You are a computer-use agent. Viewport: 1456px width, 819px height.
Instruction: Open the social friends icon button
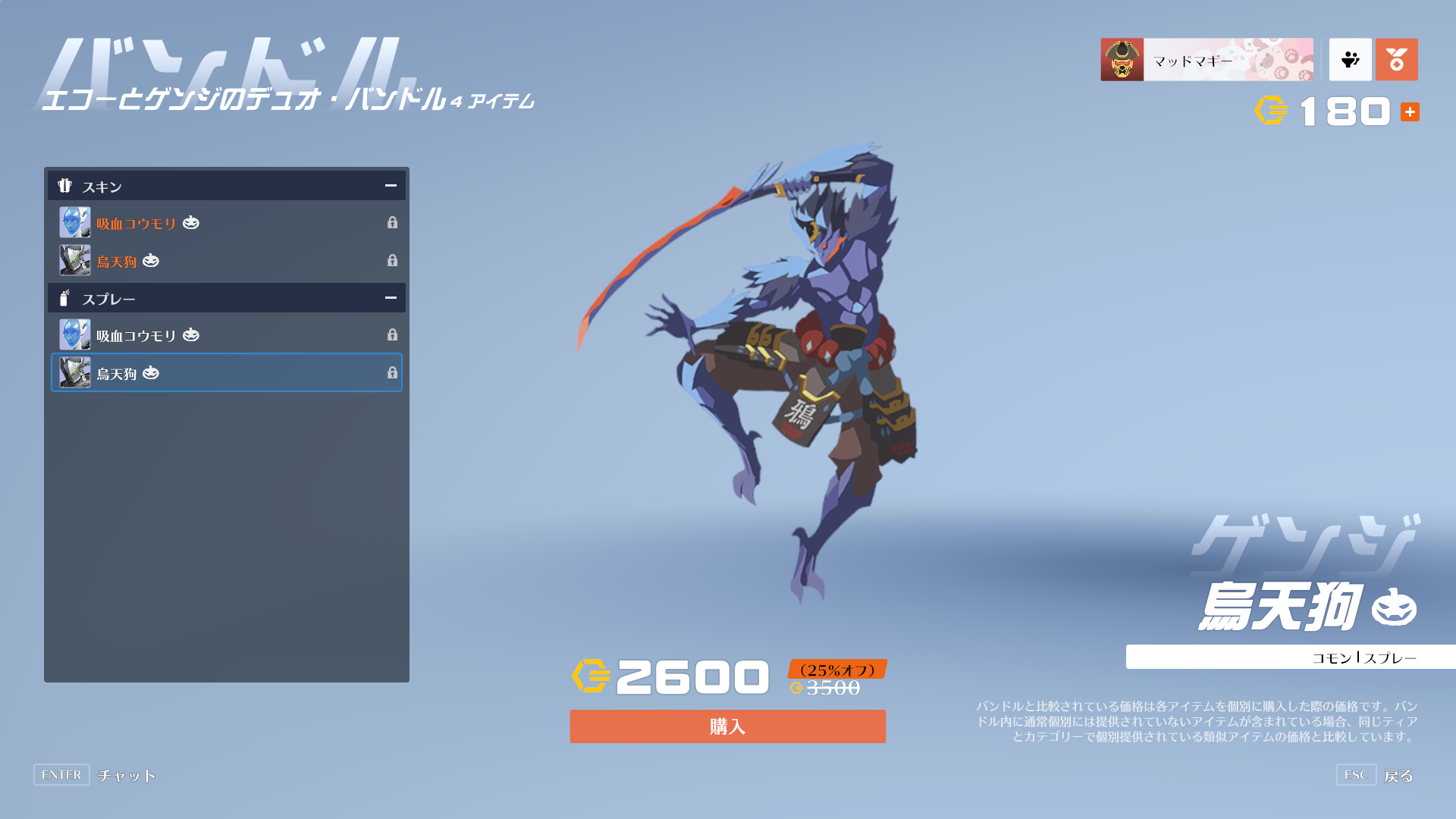pyautogui.click(x=1350, y=60)
